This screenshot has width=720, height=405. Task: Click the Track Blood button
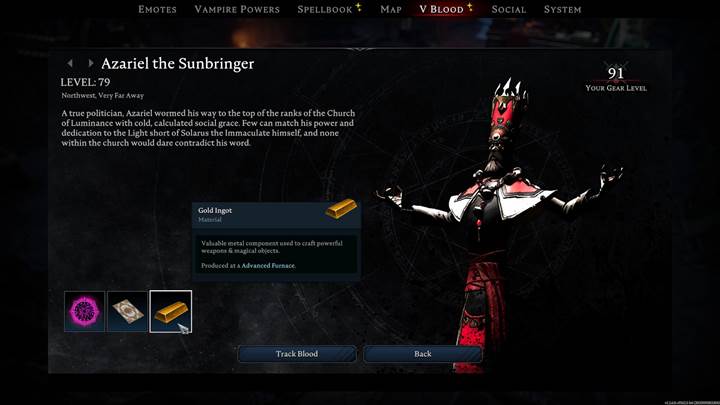[x=297, y=354]
